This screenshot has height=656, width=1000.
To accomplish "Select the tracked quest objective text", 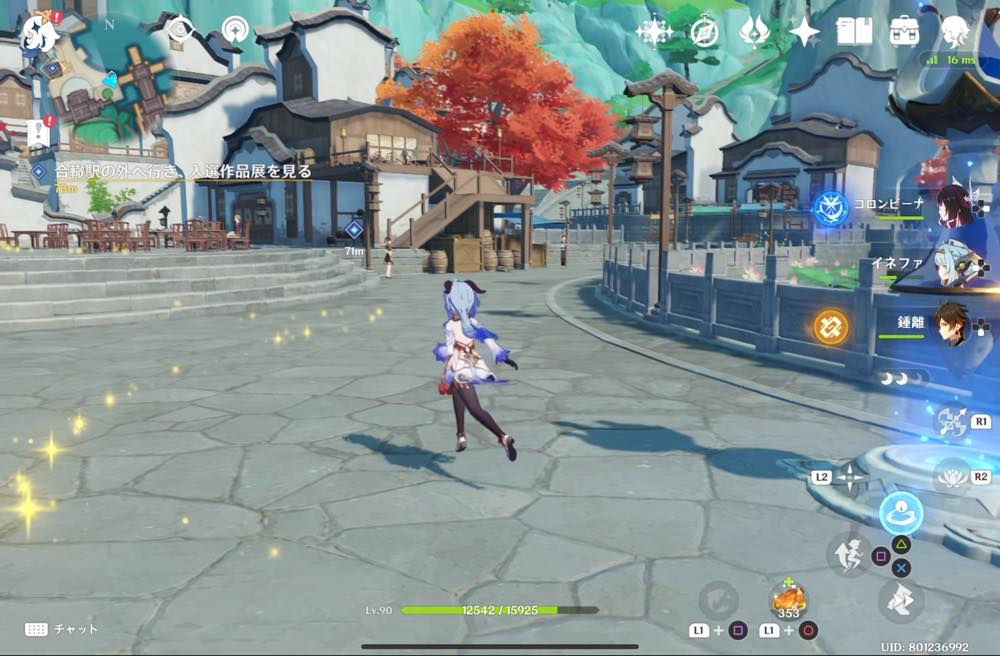I will 185,172.
